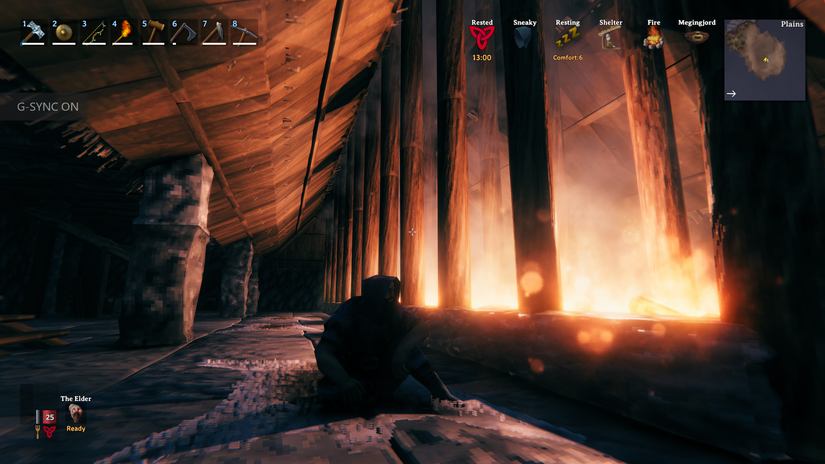Open the Plains minimap

click(x=764, y=60)
